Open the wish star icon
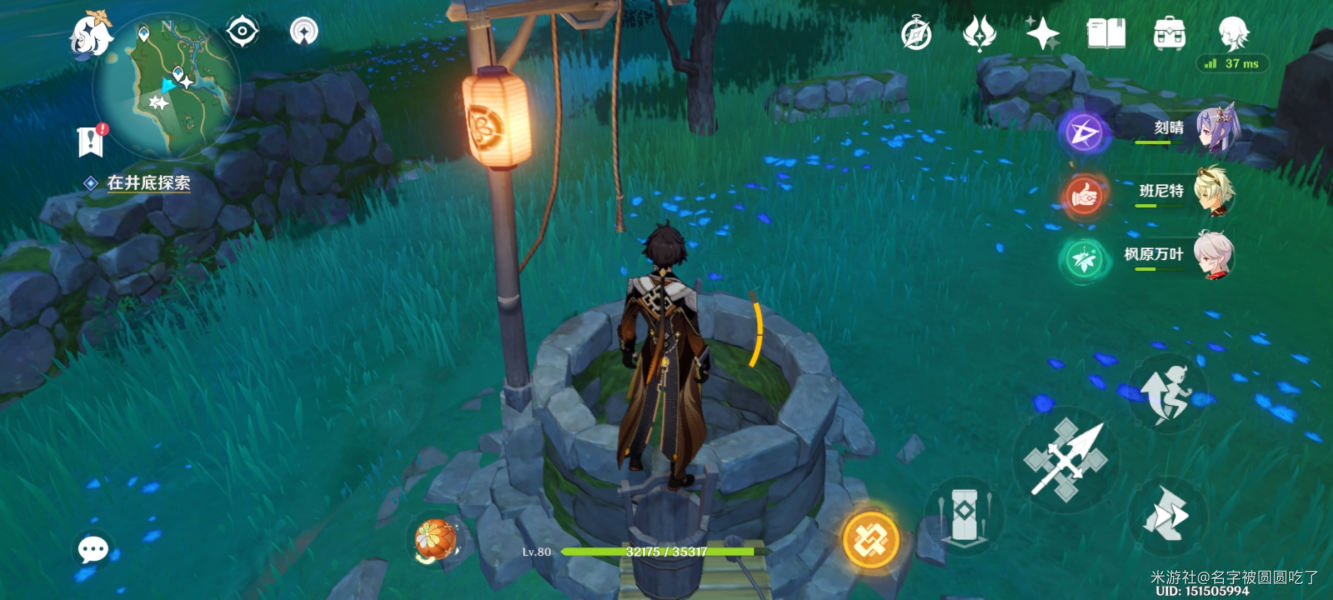The image size is (1333, 600). 1043,34
